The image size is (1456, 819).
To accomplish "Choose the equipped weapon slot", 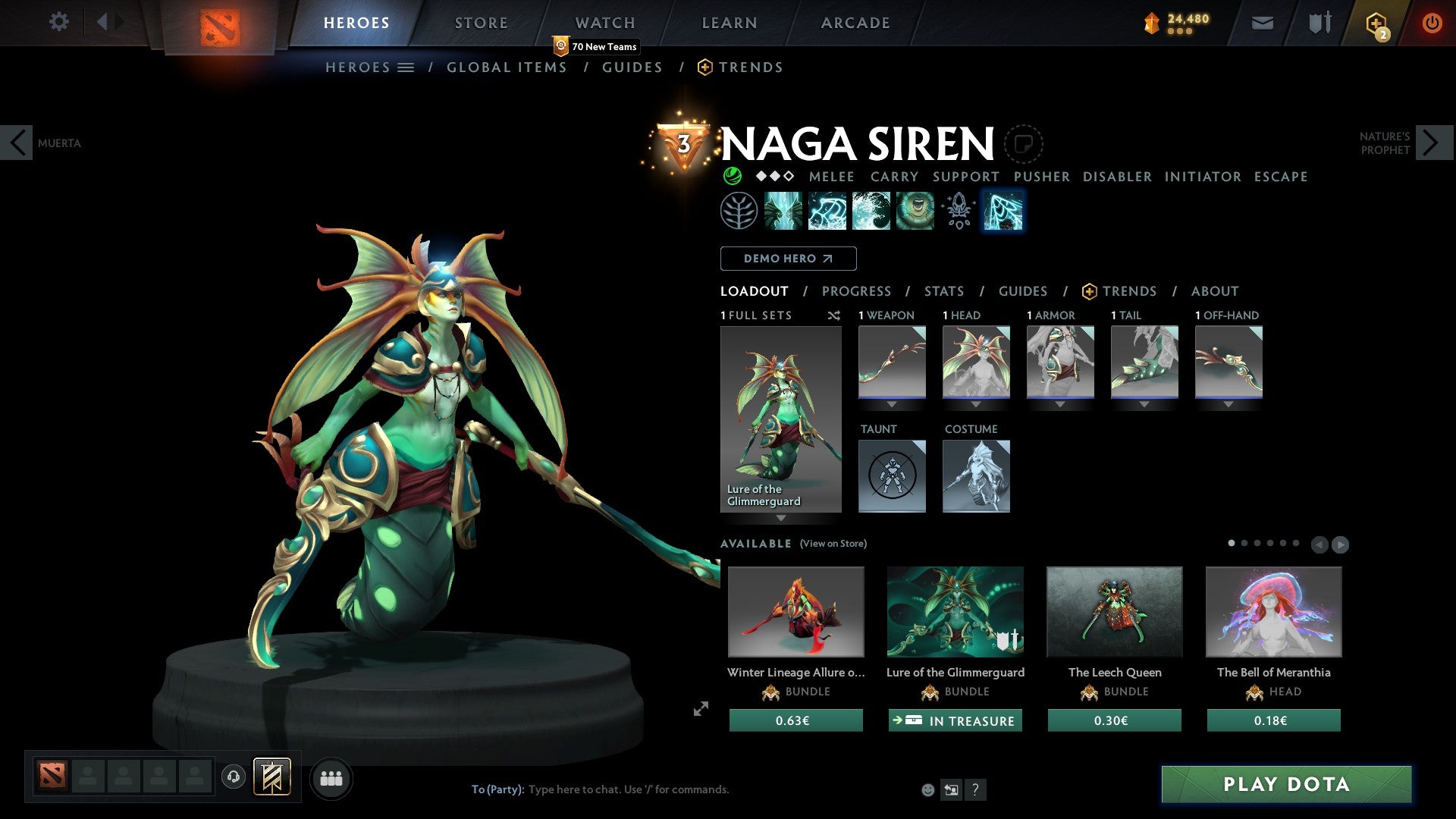I will point(892,362).
